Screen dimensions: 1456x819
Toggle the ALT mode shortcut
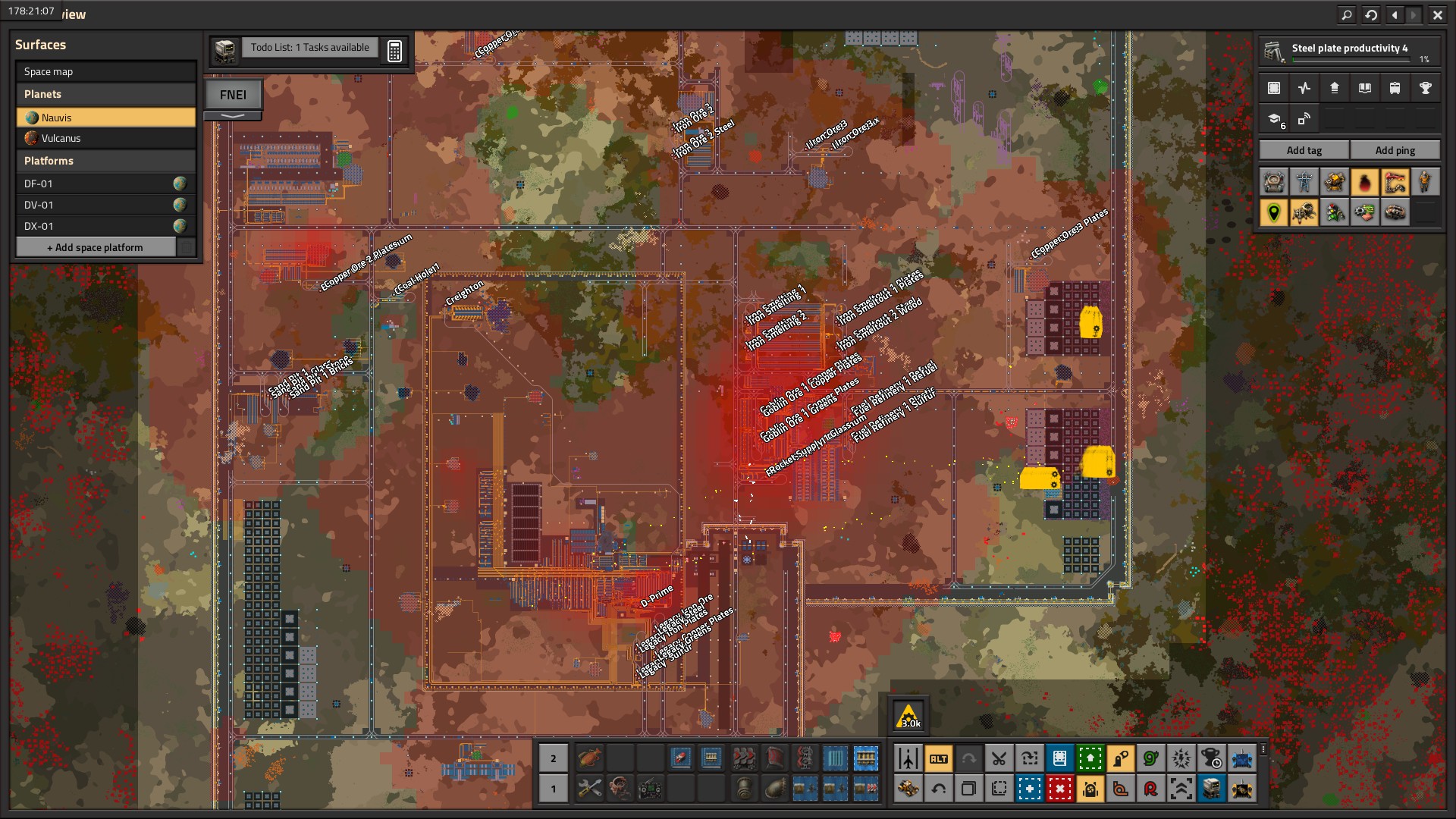[938, 758]
